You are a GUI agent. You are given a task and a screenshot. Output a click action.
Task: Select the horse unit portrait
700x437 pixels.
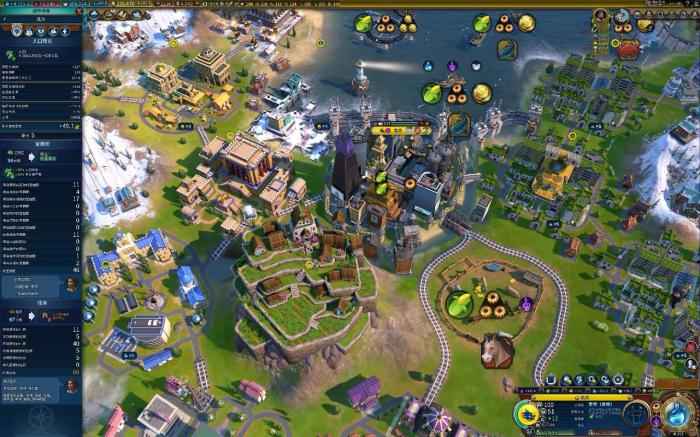click(x=497, y=351)
